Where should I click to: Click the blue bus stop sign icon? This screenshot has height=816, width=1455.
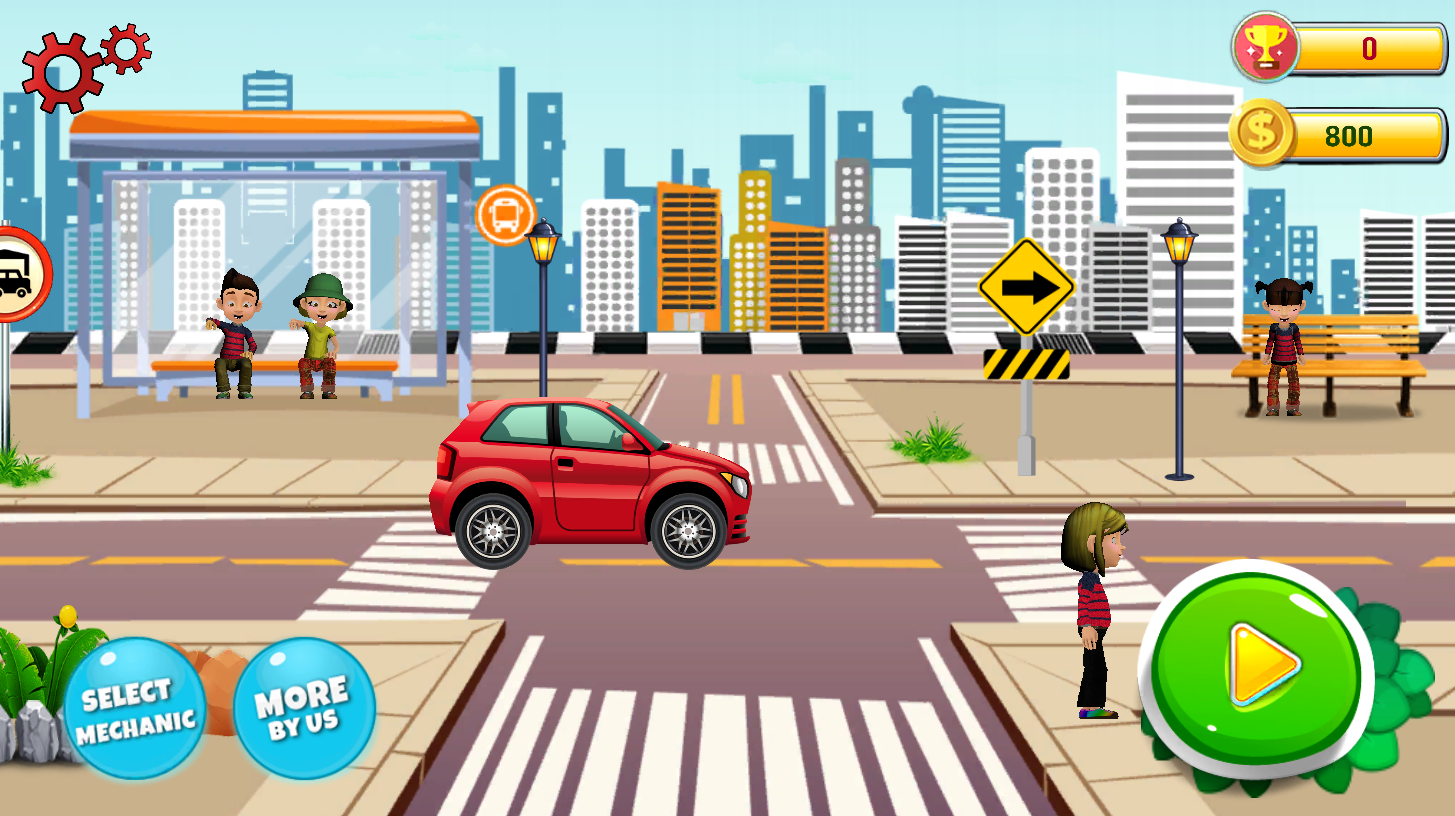[508, 216]
